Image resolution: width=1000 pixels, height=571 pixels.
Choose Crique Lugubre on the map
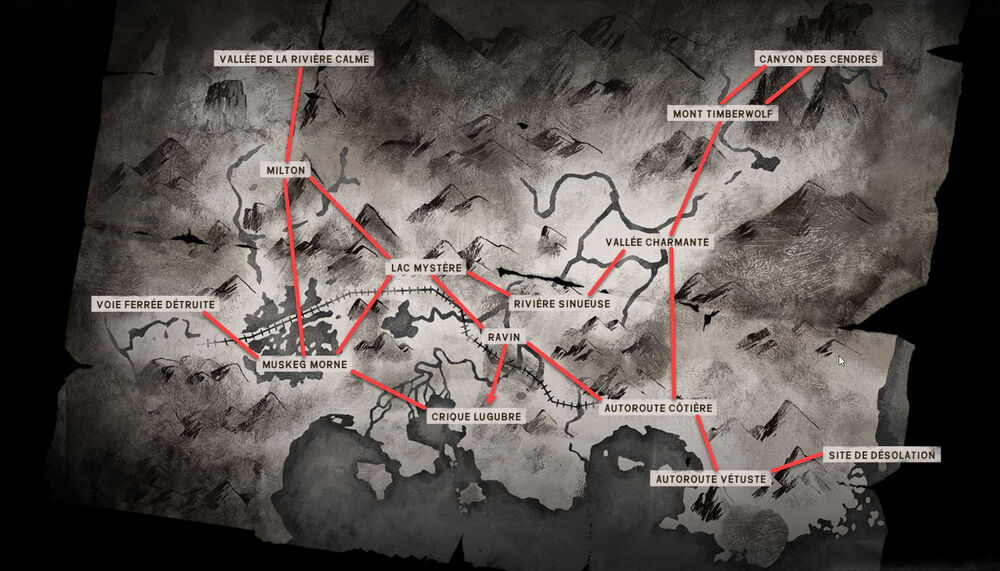coord(476,415)
